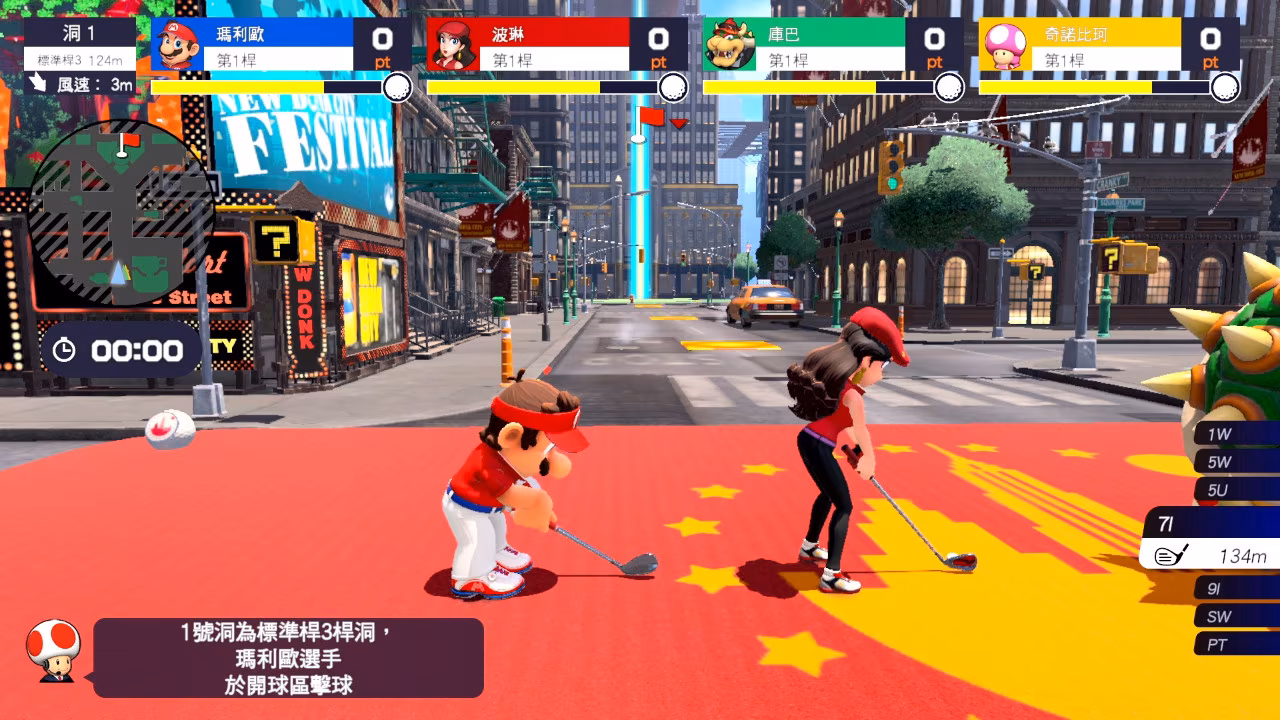Screen dimensions: 1280x720
Task: Pick the 5U utility club
Action: point(1237,490)
